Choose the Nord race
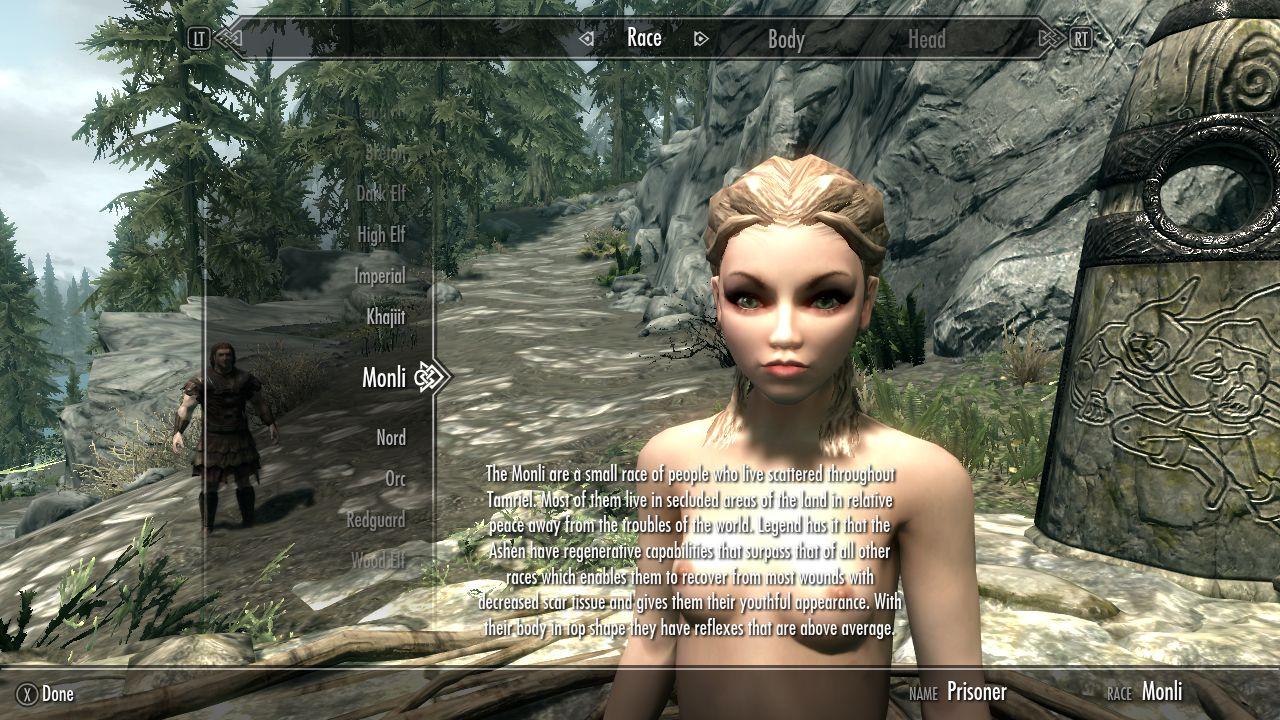The image size is (1280, 720). [391, 438]
